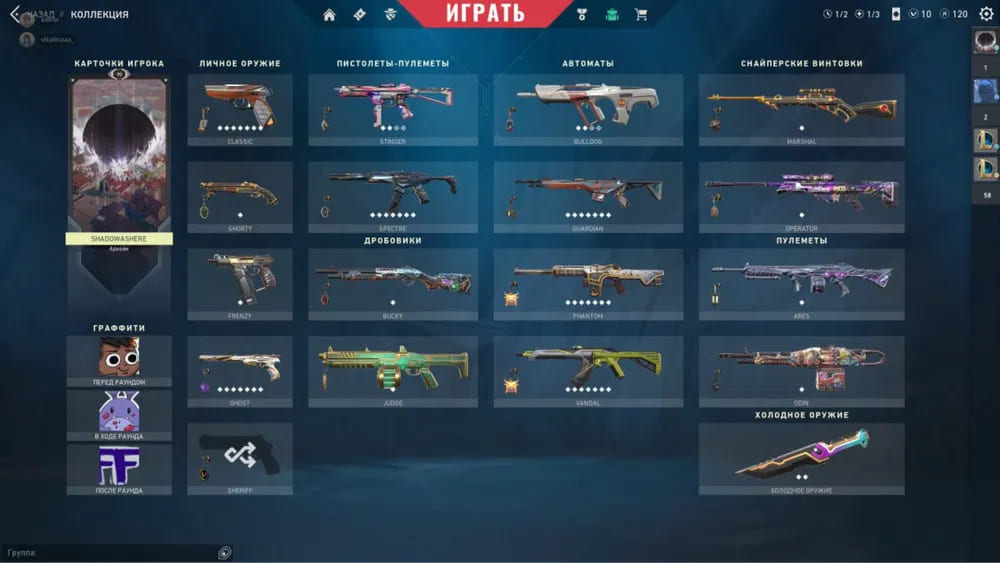Select the ПЕРЕД РАУНДОМ graffiti slot

coord(119,360)
